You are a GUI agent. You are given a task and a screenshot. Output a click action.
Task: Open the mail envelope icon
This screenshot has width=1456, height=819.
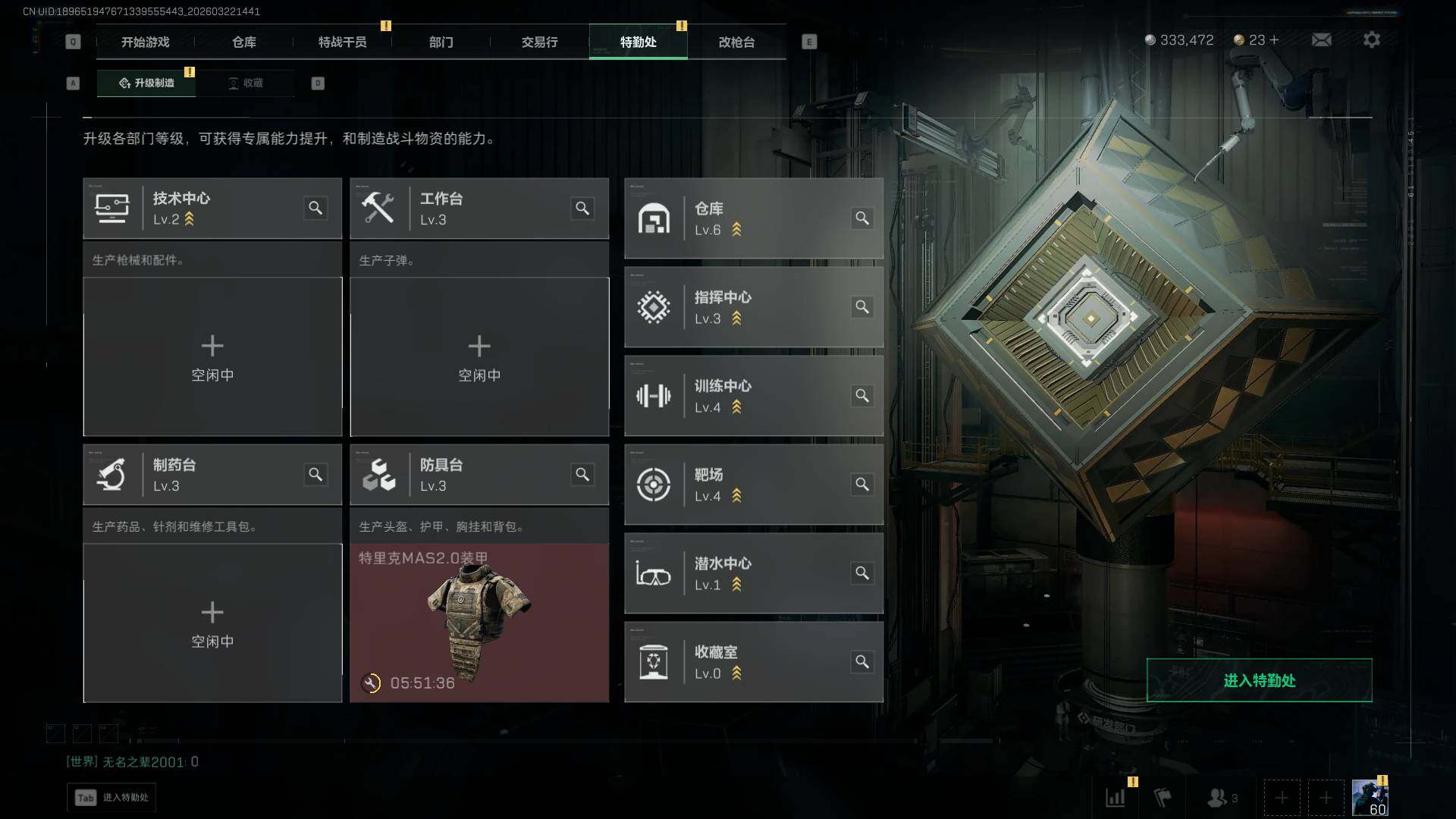tap(1321, 39)
